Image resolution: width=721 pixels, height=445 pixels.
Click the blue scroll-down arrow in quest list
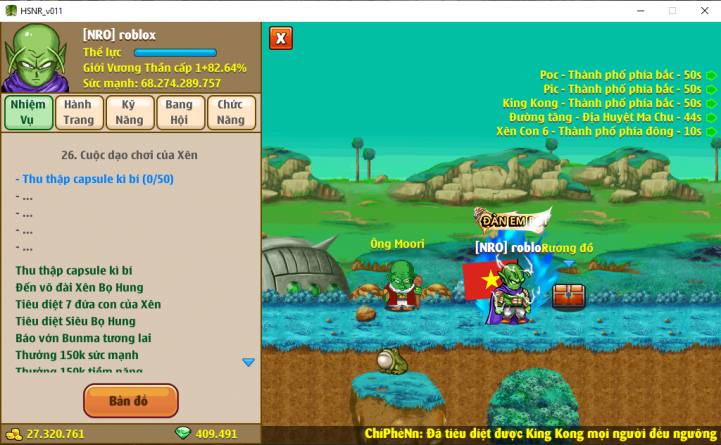[x=248, y=362]
